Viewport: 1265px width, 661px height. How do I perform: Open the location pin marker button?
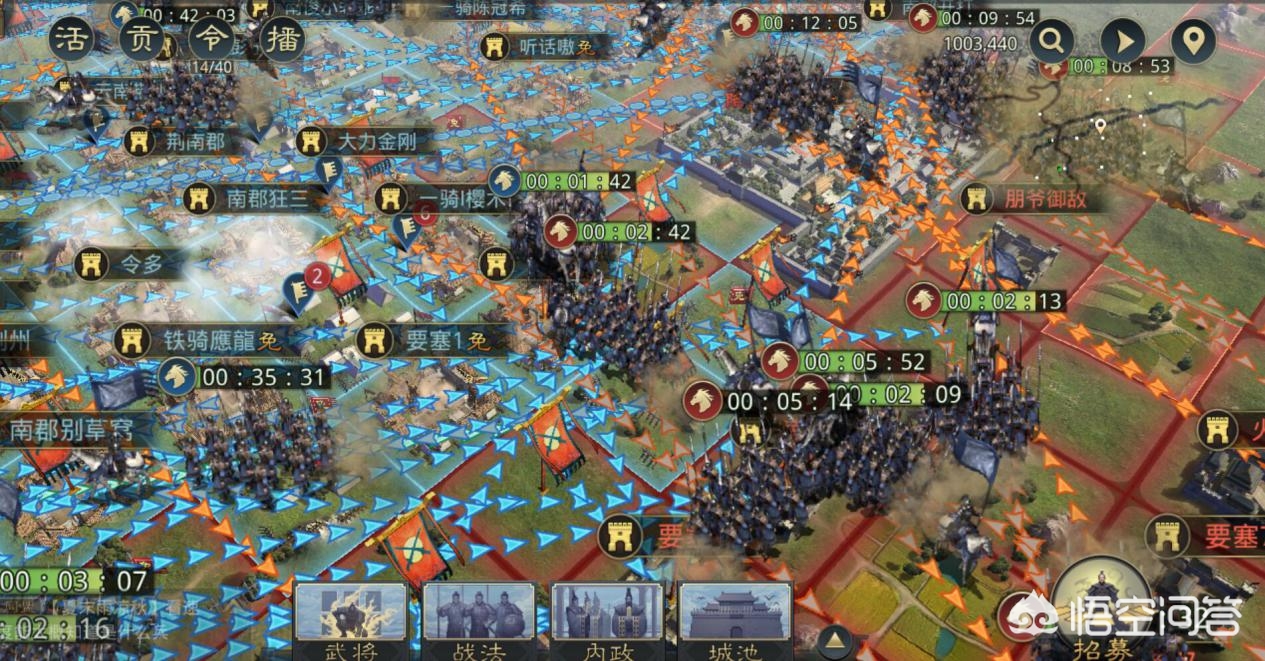tap(1193, 41)
